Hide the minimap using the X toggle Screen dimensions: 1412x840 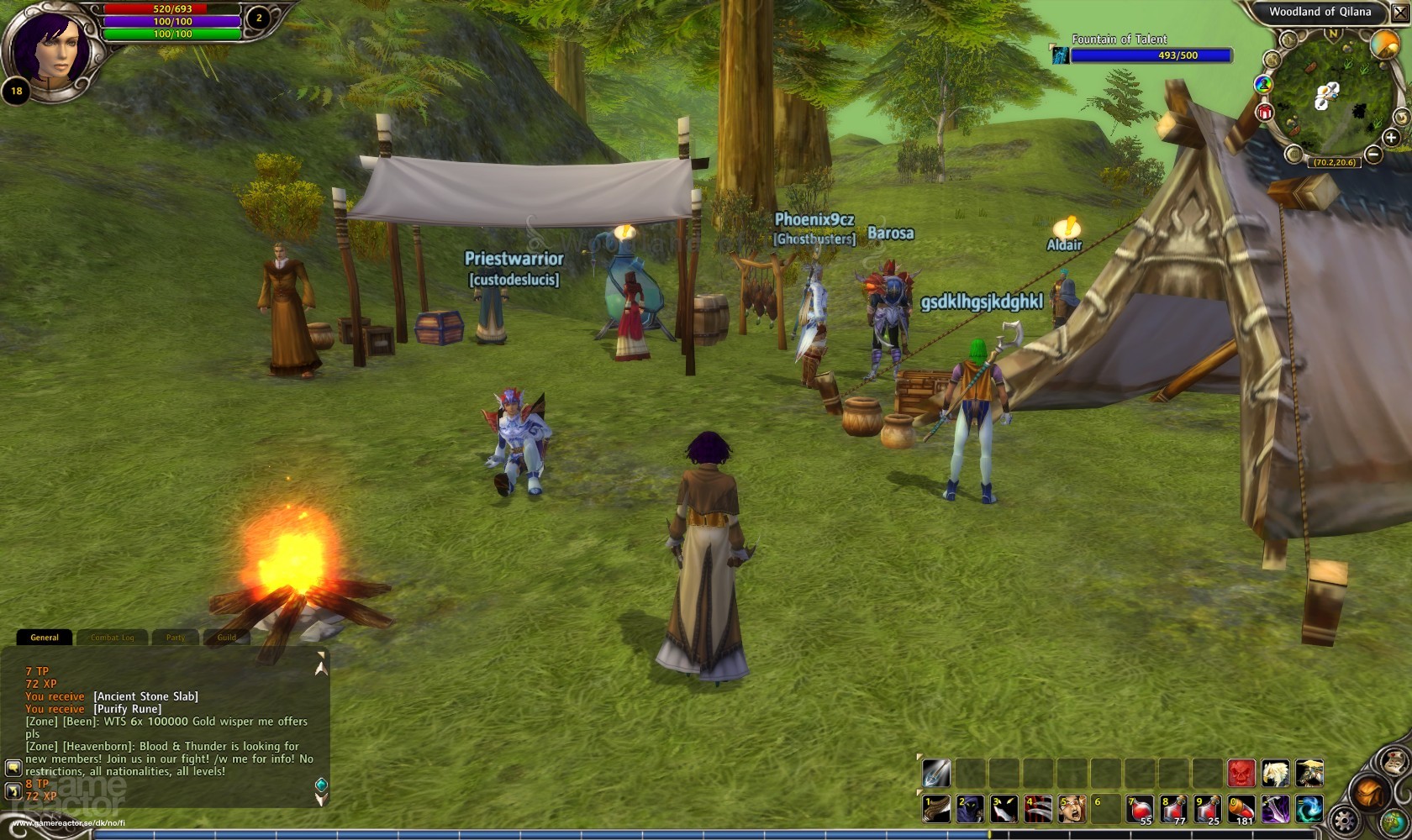(x=1400, y=12)
